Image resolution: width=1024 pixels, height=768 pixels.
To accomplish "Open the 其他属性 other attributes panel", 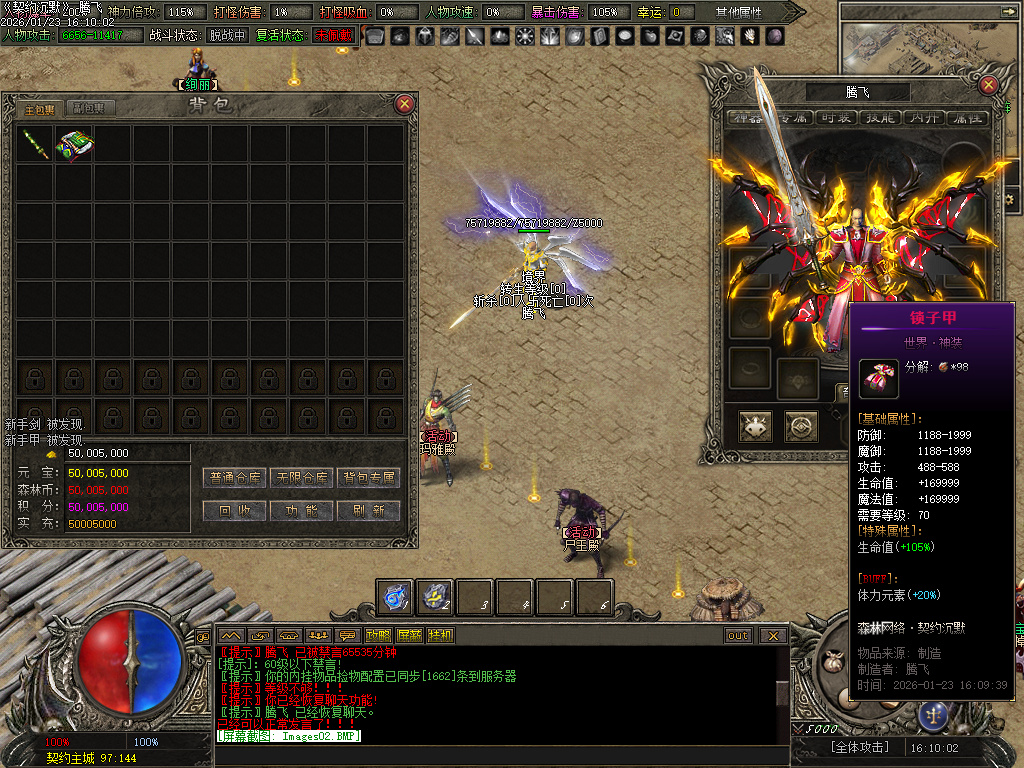I will (x=740, y=12).
